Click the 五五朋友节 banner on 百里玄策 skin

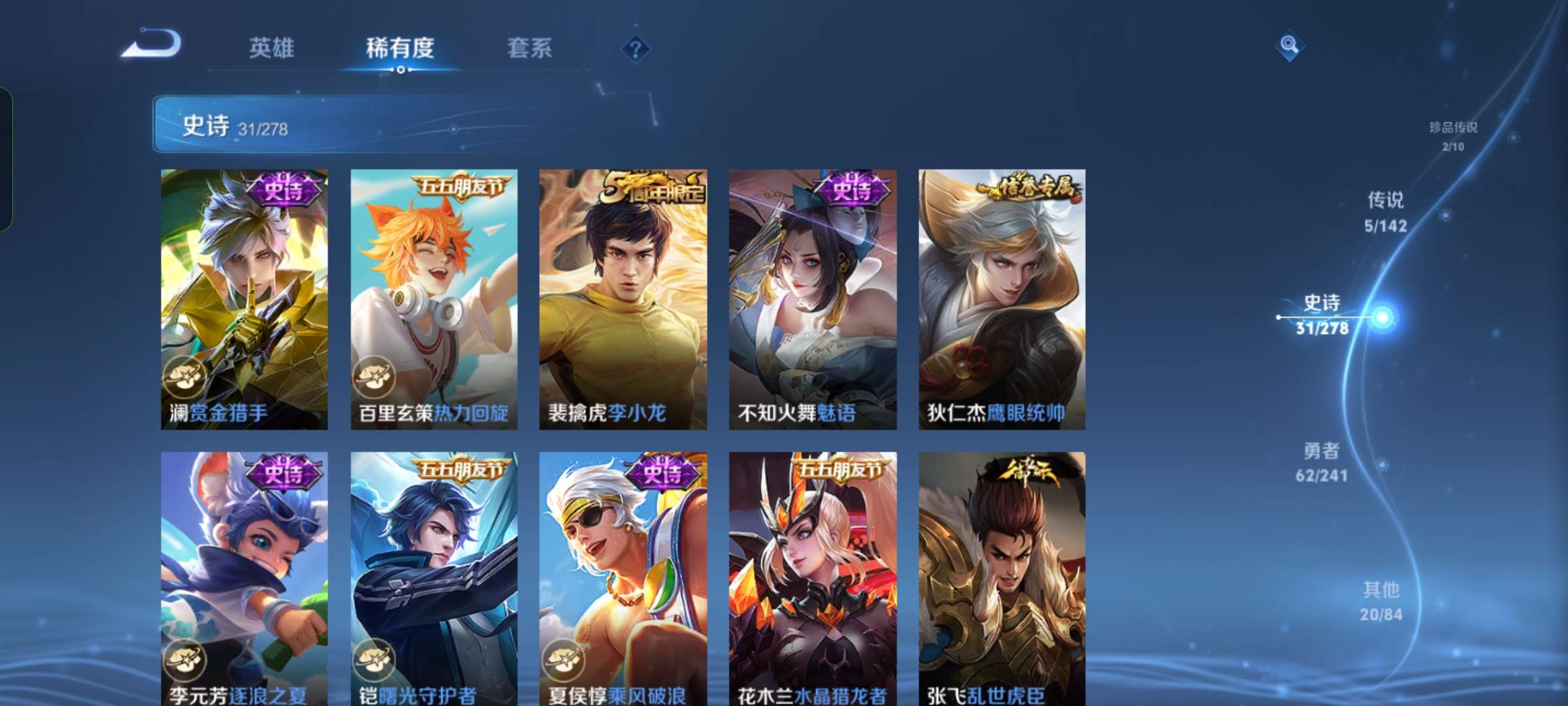pyautogui.click(x=461, y=187)
